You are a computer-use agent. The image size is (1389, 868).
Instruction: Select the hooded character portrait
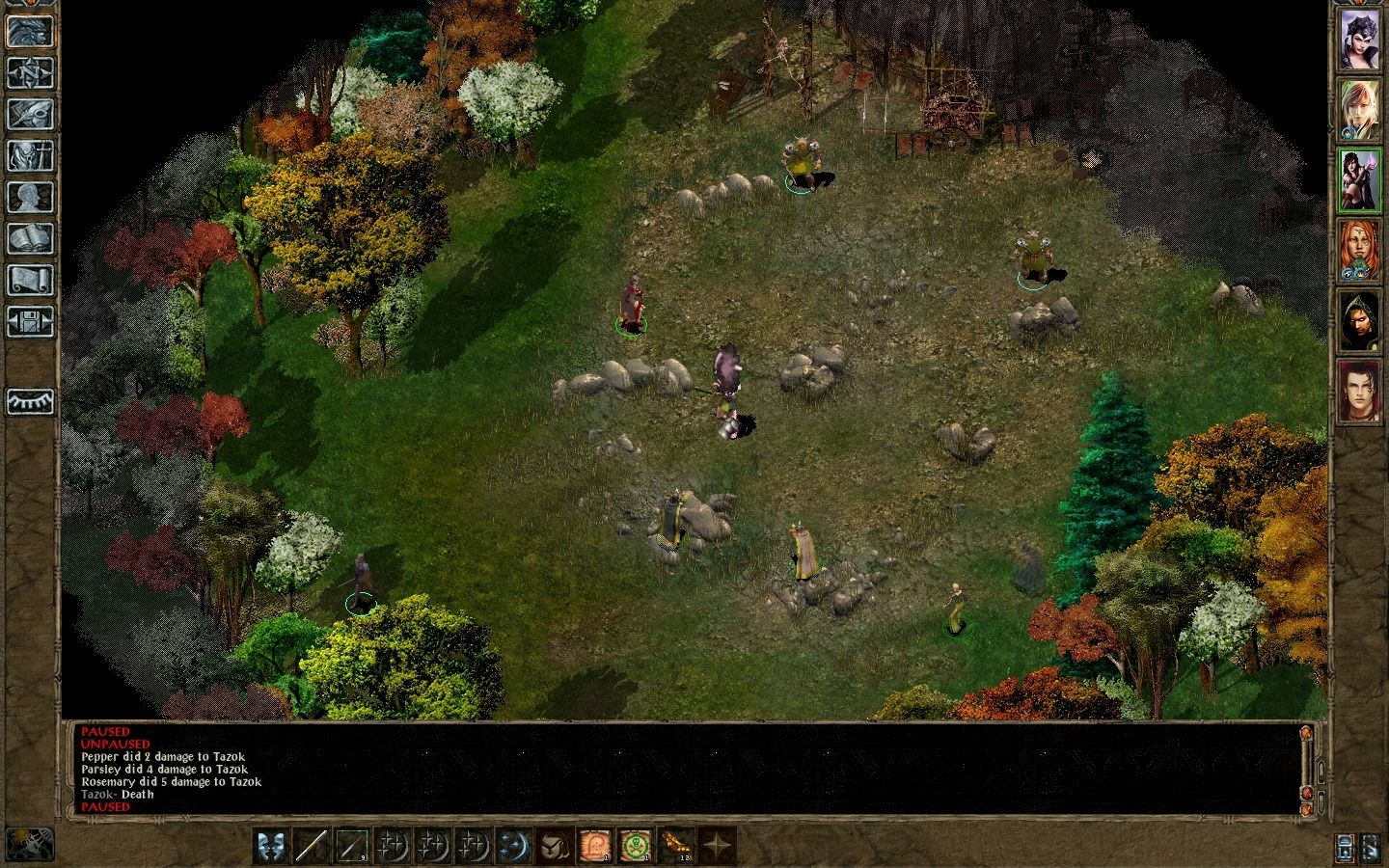point(1360,321)
